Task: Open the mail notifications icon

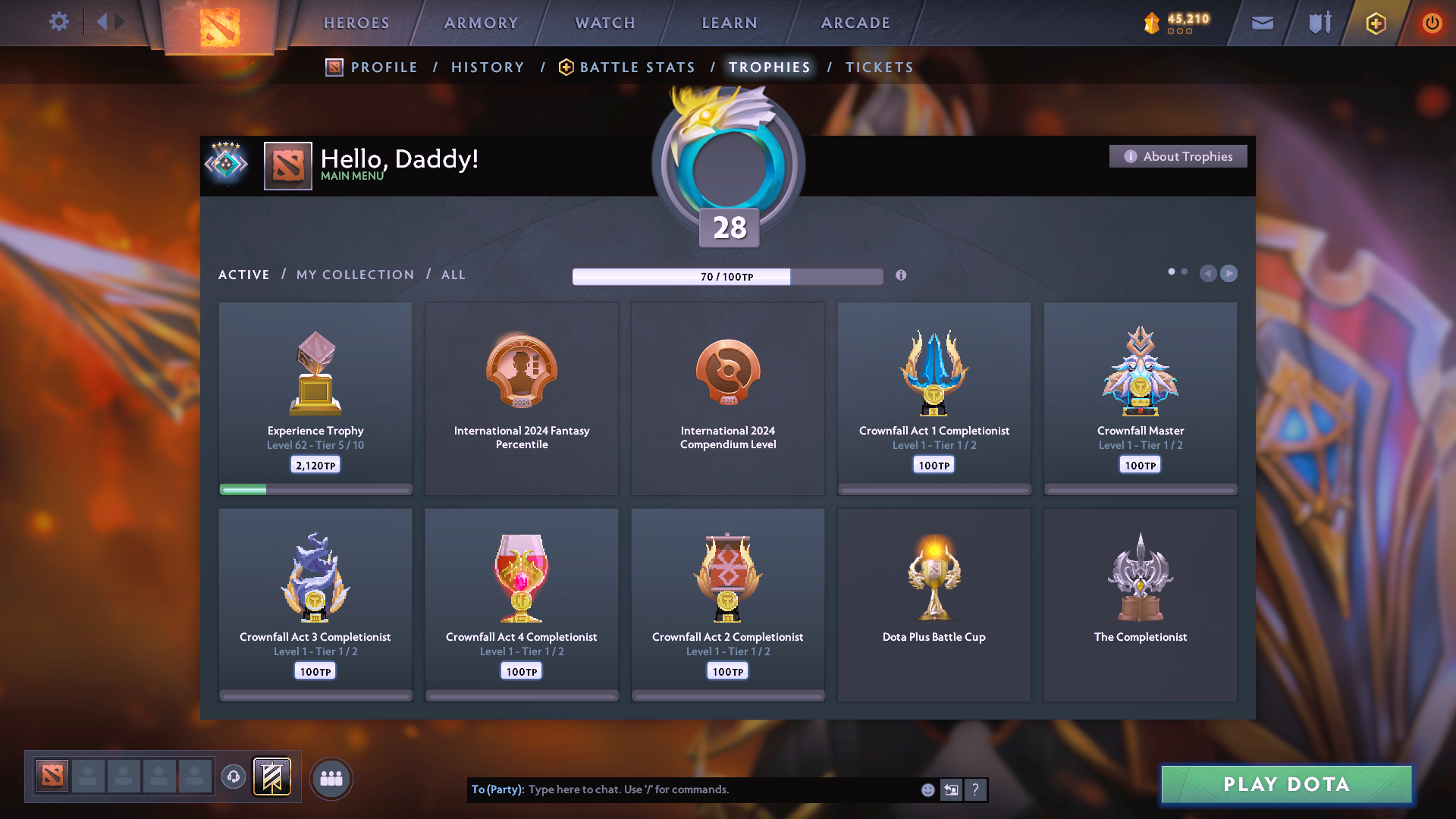Action: coord(1262,23)
